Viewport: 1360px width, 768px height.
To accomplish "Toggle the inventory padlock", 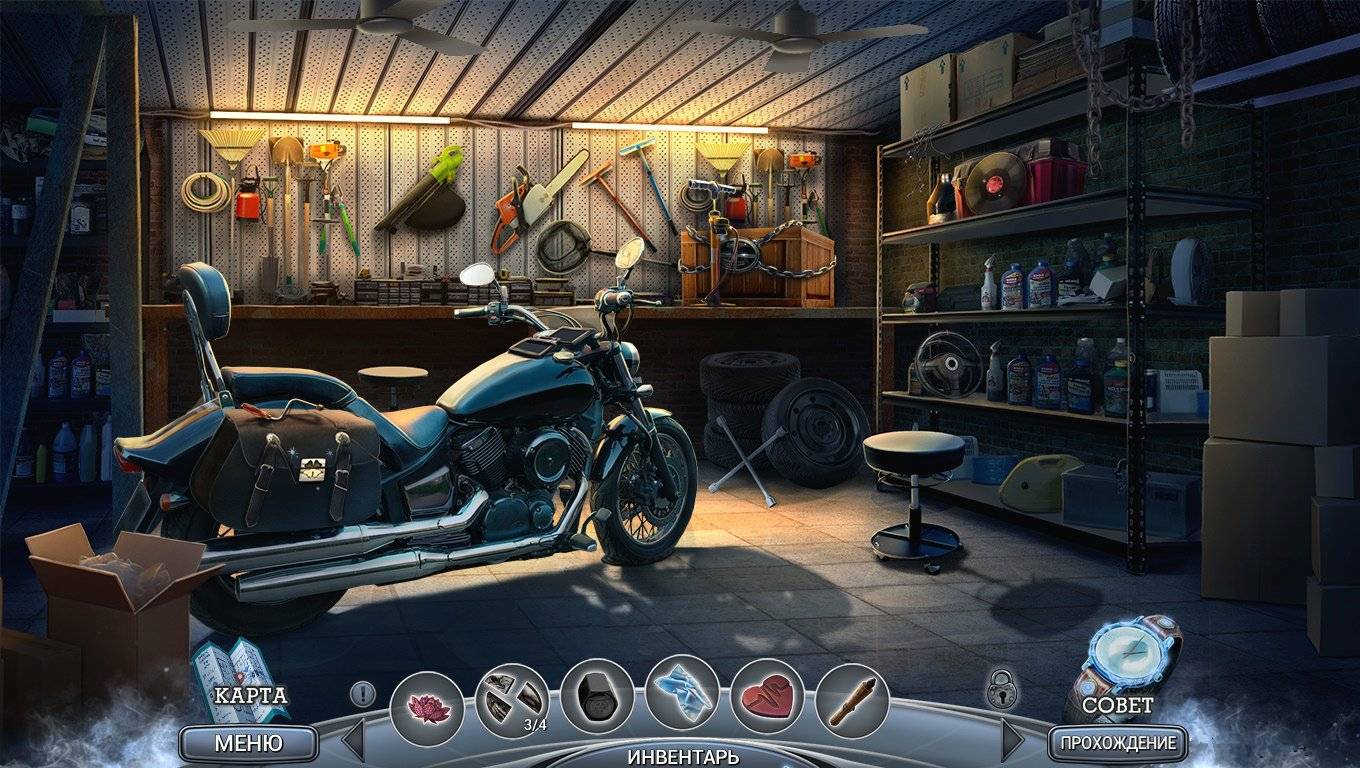I will tap(1001, 690).
